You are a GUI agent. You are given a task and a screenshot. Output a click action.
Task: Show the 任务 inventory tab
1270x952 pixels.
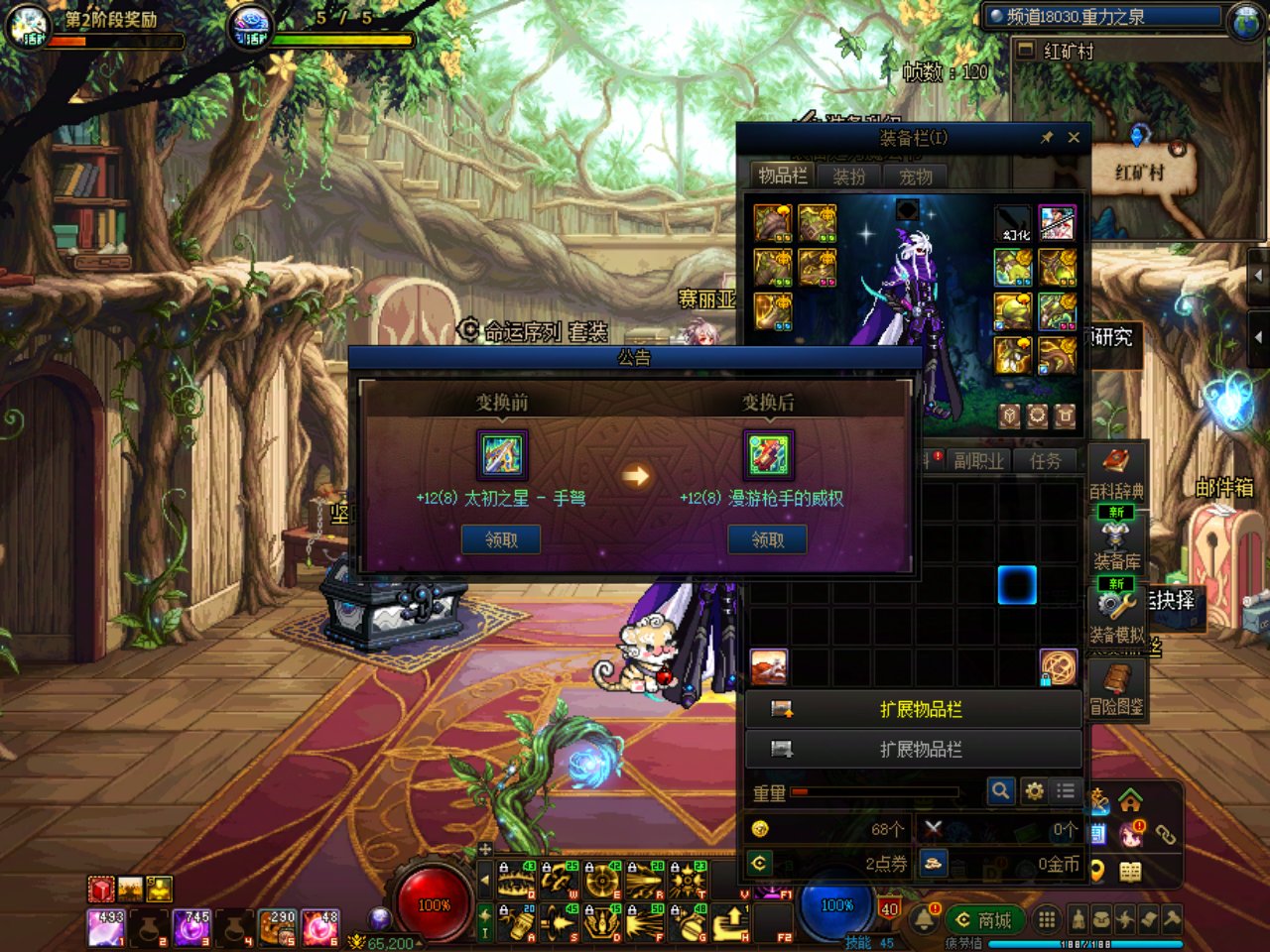1045,460
